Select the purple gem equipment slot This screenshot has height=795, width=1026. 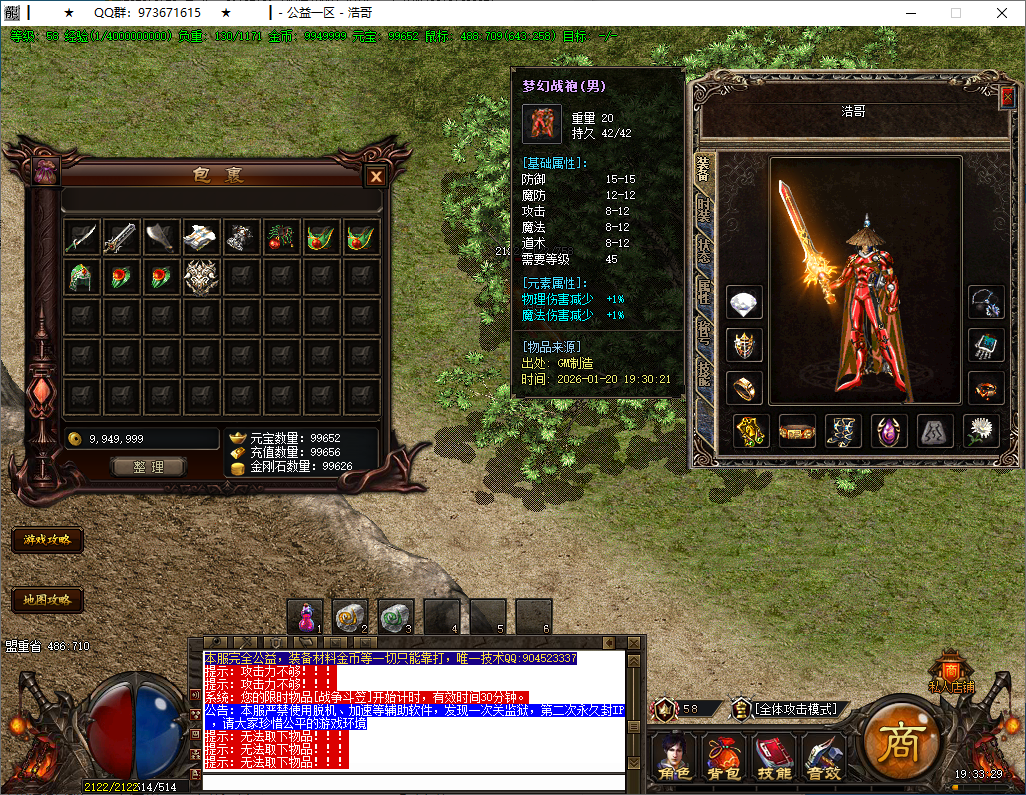(x=889, y=431)
